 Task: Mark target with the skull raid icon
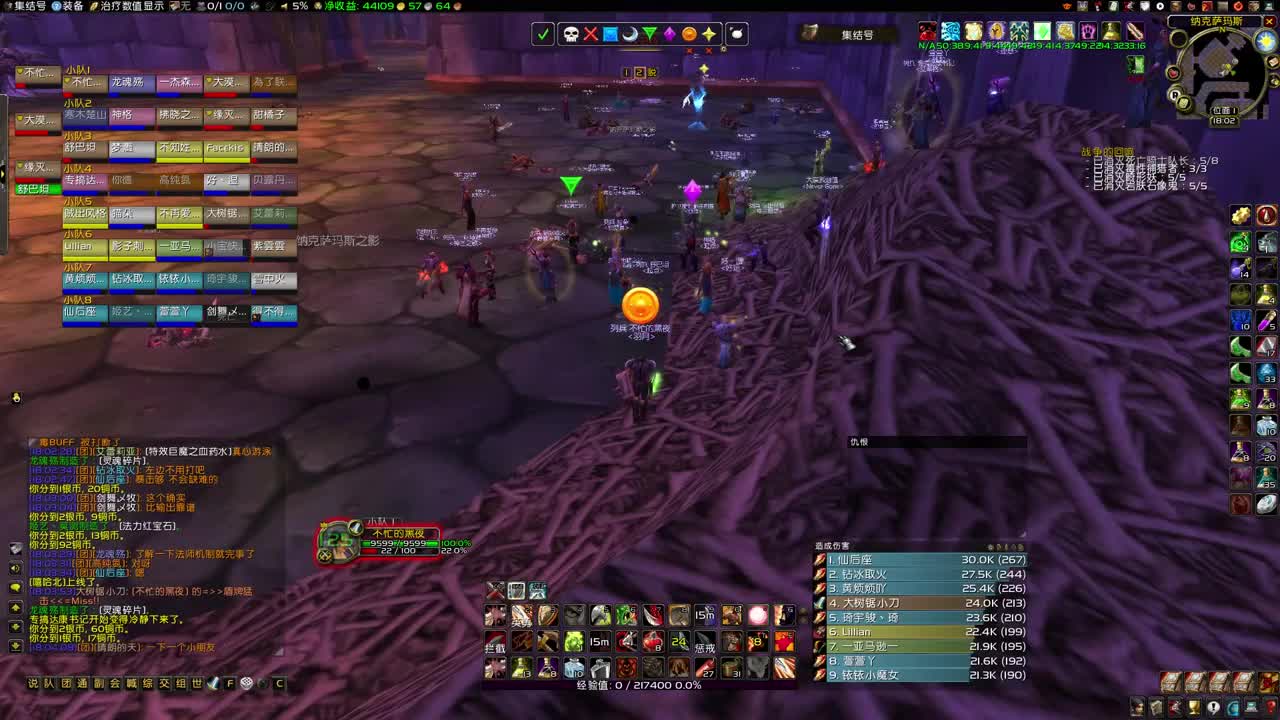pyautogui.click(x=570, y=34)
